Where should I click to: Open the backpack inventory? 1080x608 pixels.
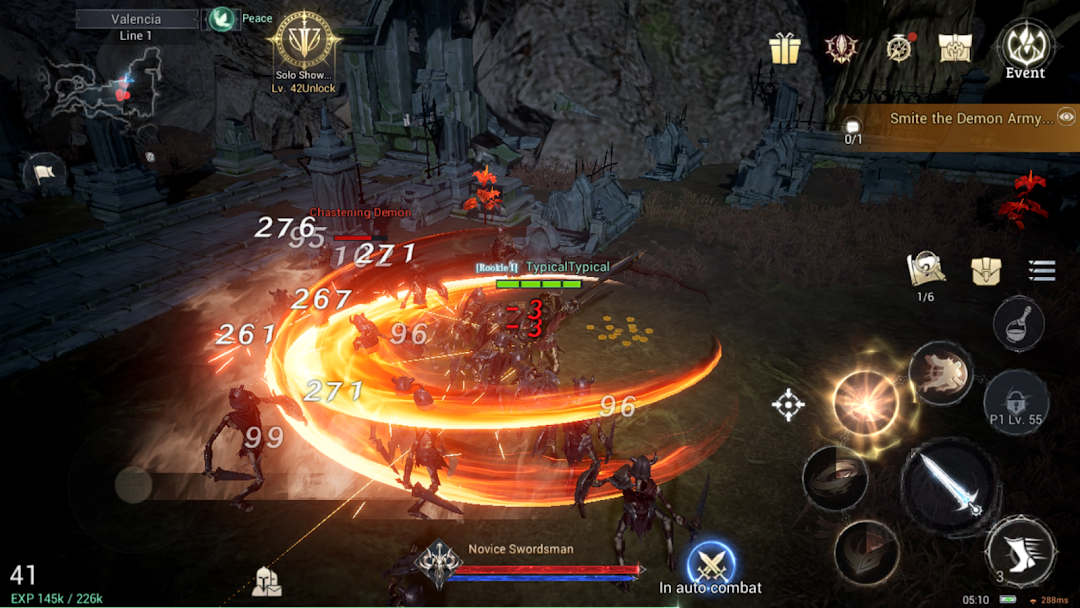pyautogui.click(x=986, y=271)
